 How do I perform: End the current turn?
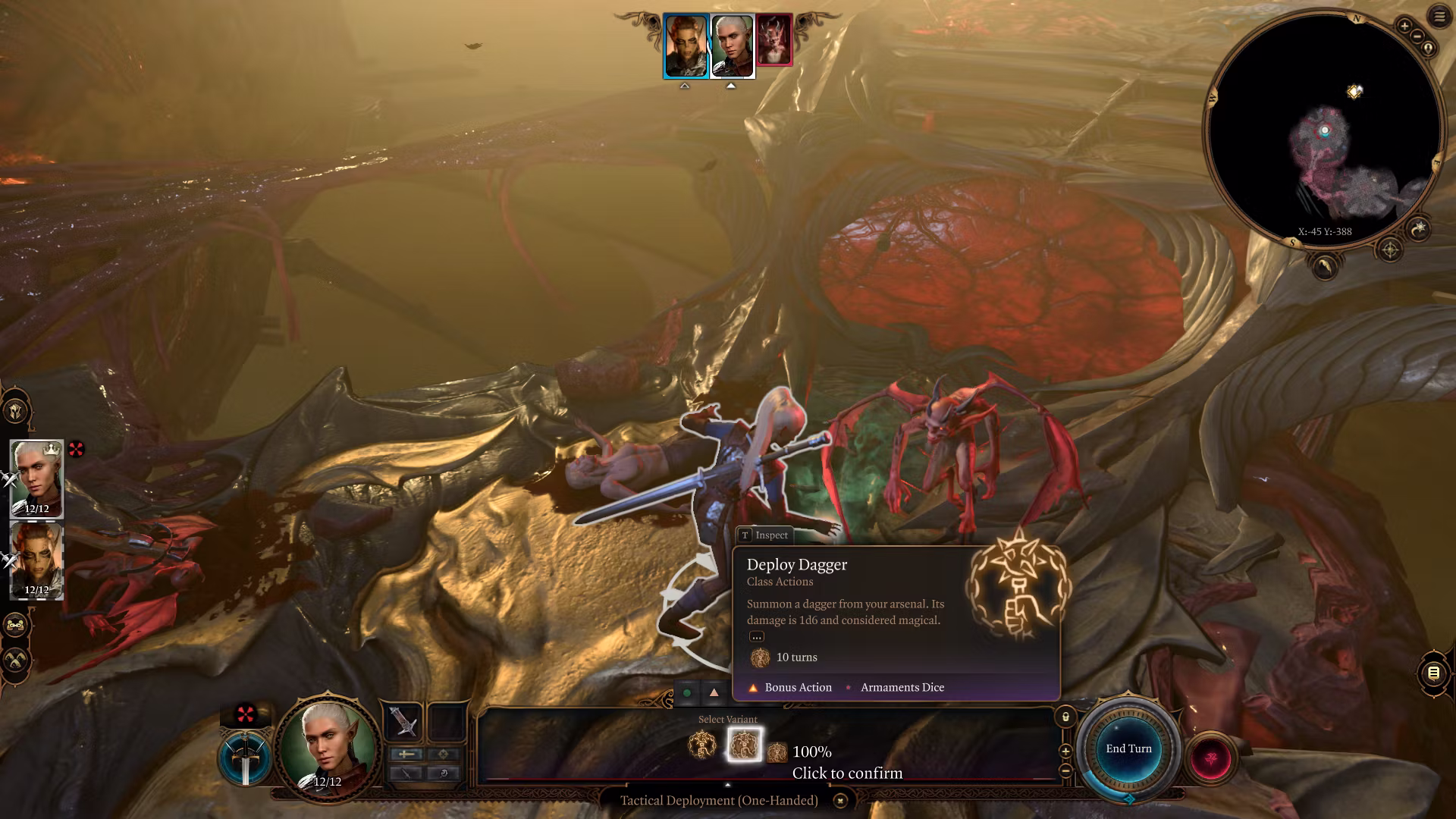click(x=1128, y=749)
